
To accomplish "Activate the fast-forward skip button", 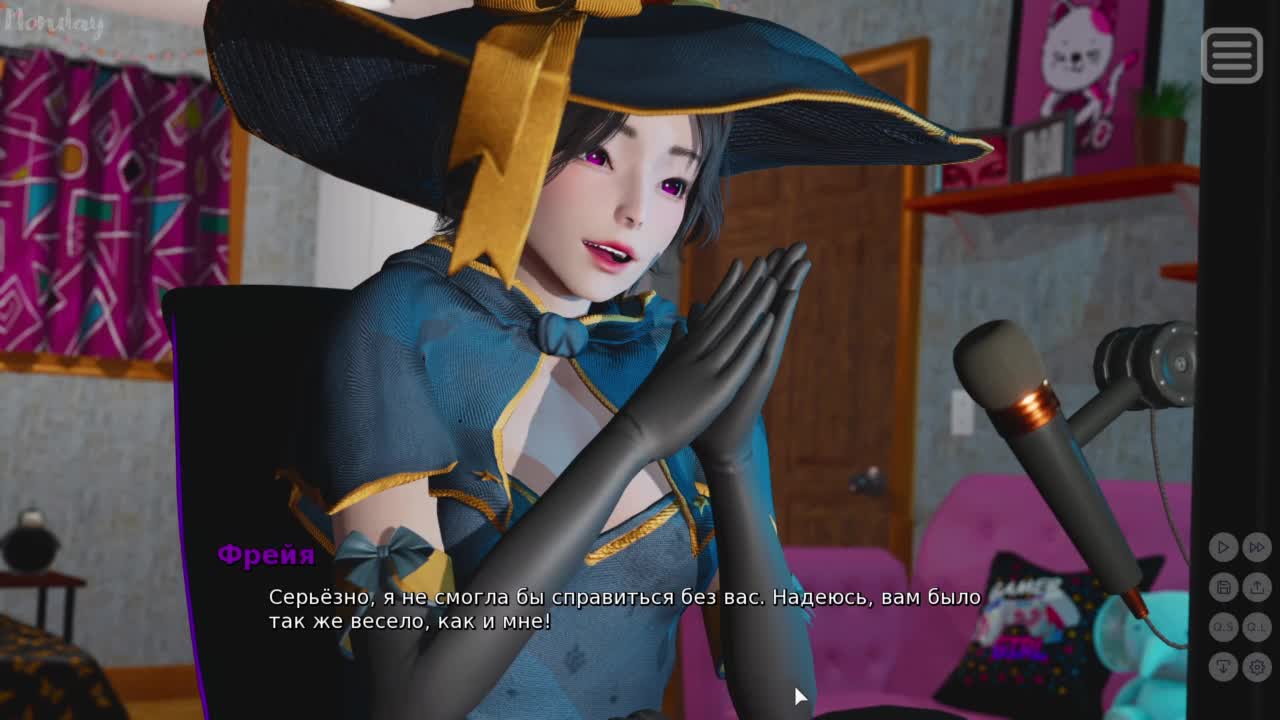I will (x=1257, y=547).
